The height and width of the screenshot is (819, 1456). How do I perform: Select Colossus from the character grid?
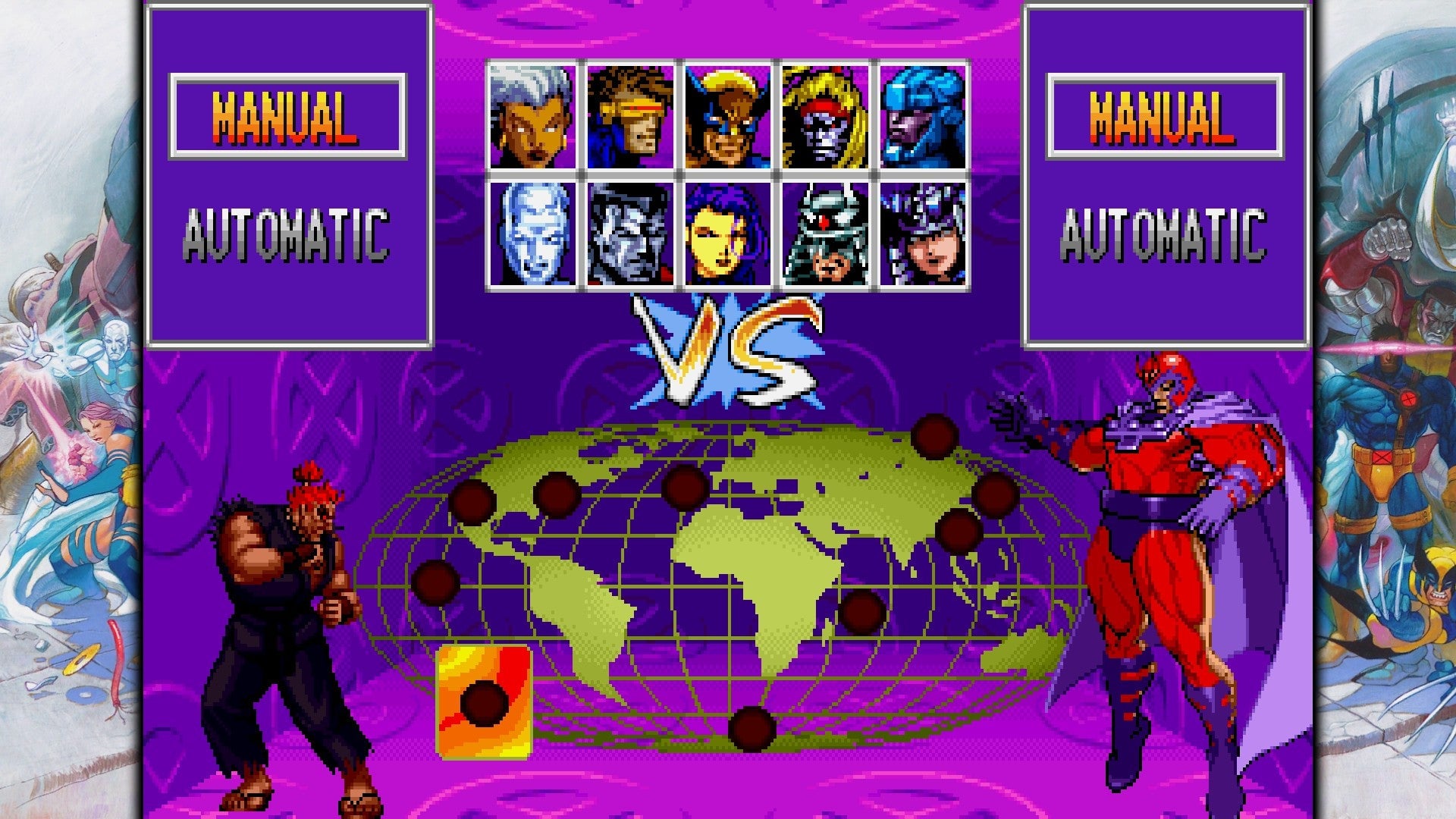pyautogui.click(x=629, y=235)
